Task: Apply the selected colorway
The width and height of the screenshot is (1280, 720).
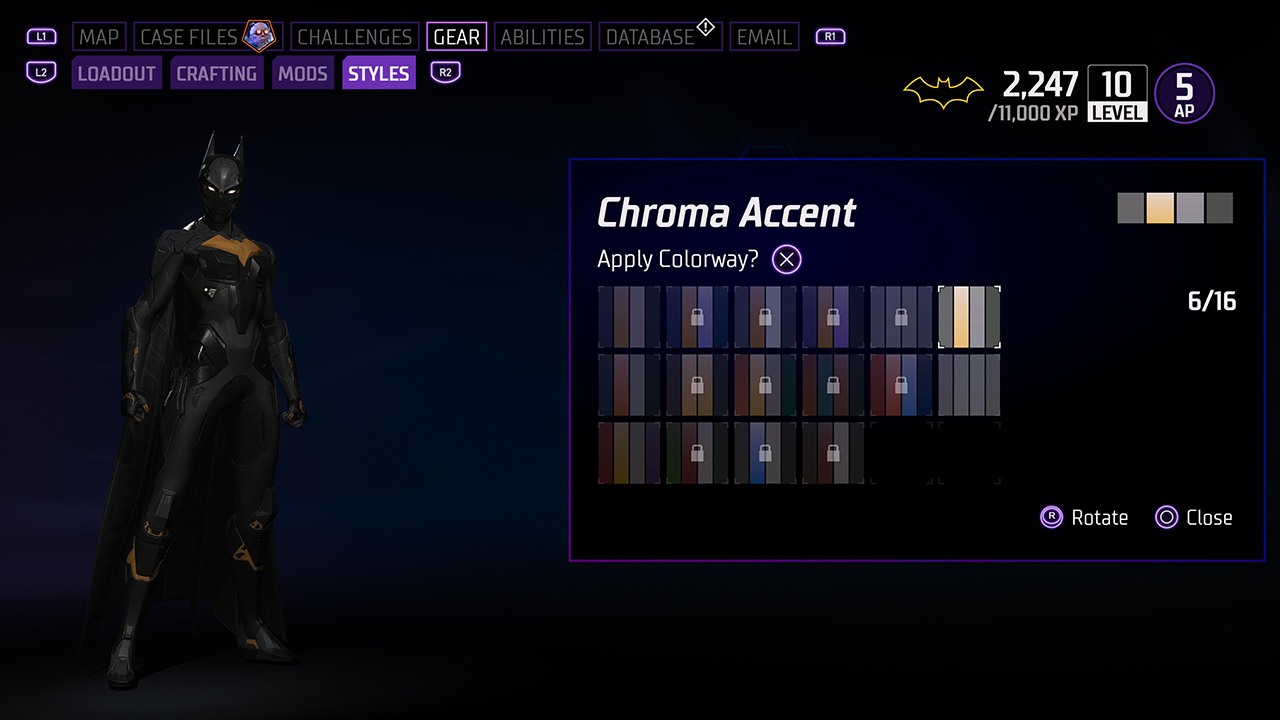Action: [x=787, y=260]
